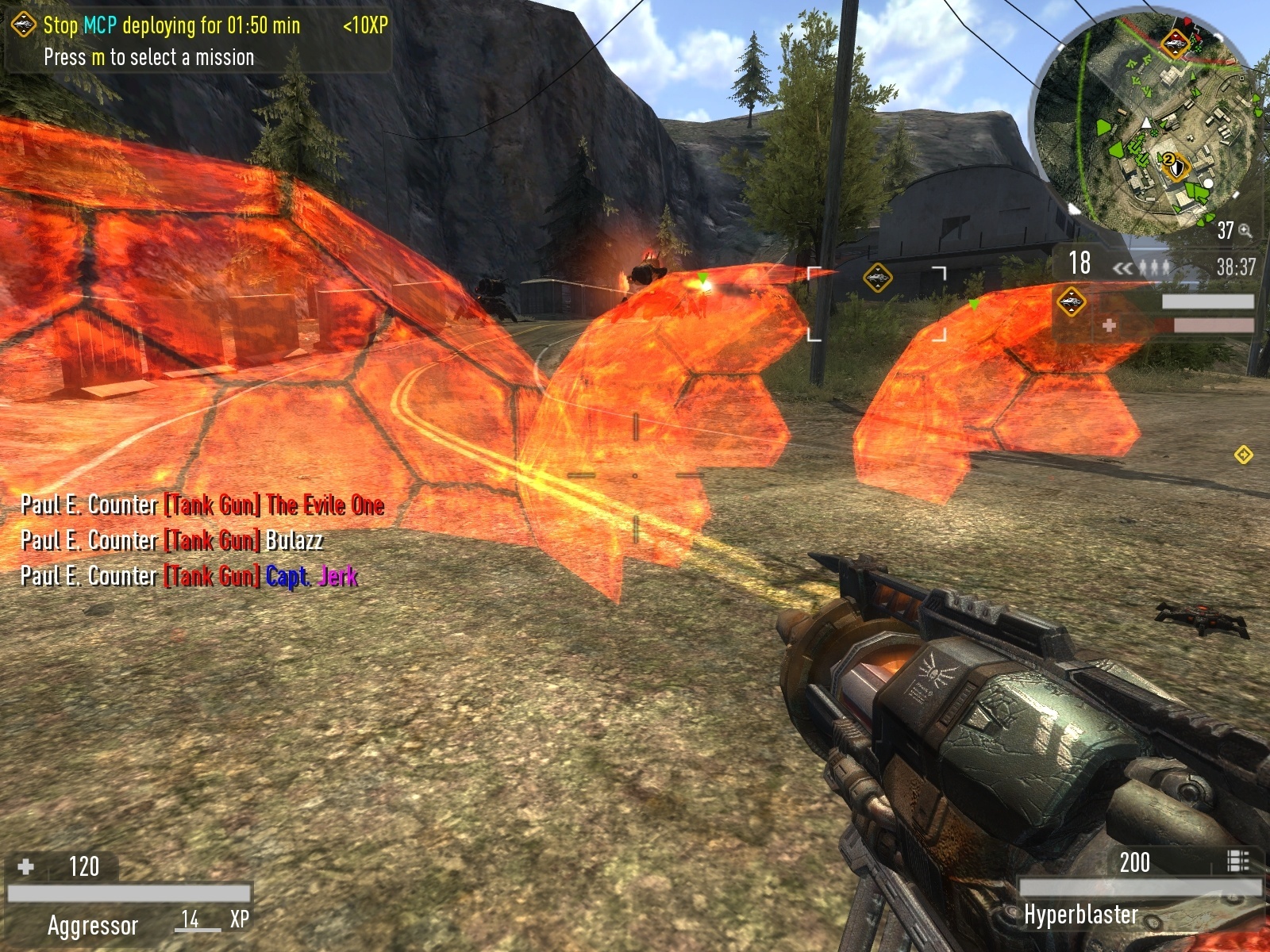
Task: Expand the white triangle player marker on minimap
Action: point(1145,124)
